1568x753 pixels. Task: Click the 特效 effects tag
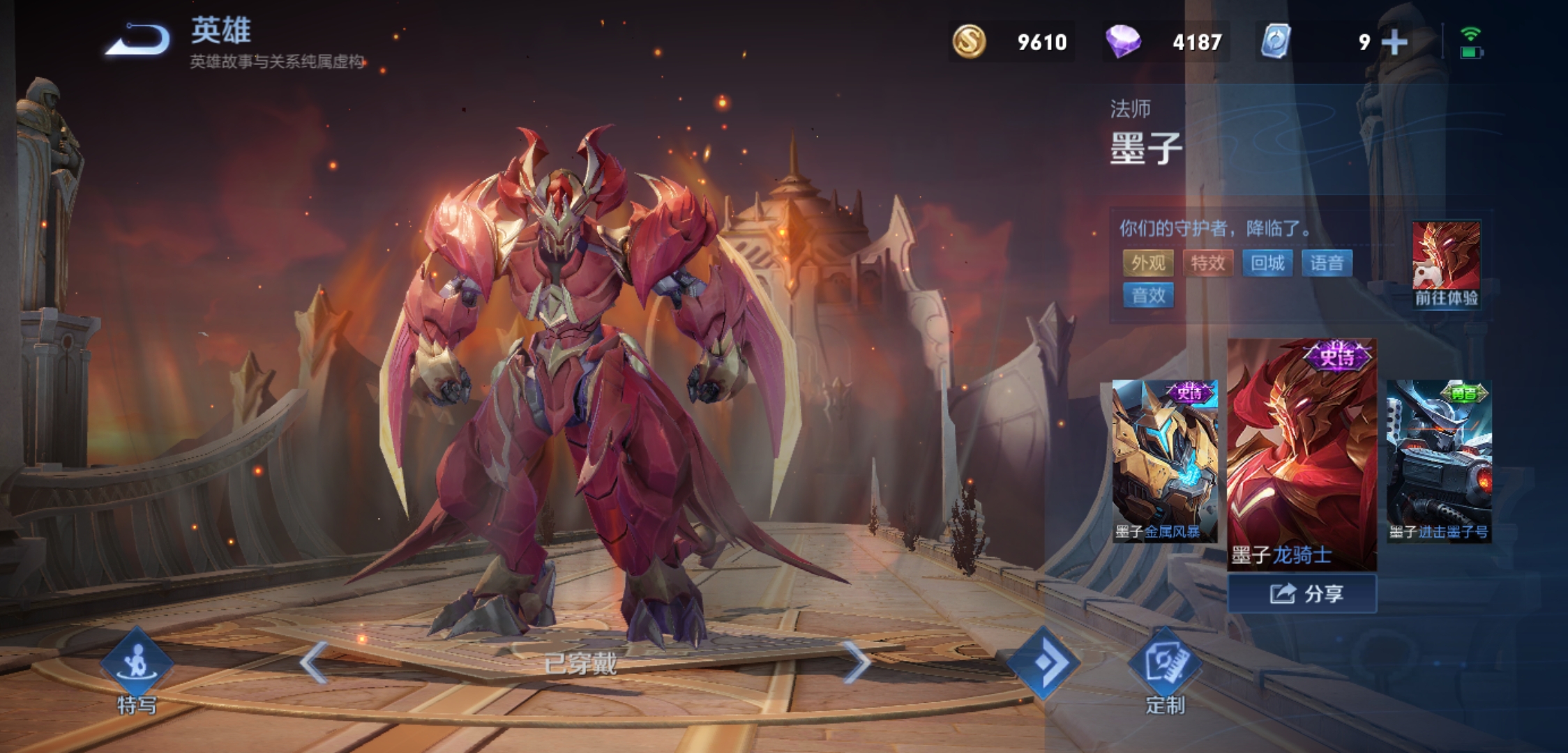[x=1207, y=263]
